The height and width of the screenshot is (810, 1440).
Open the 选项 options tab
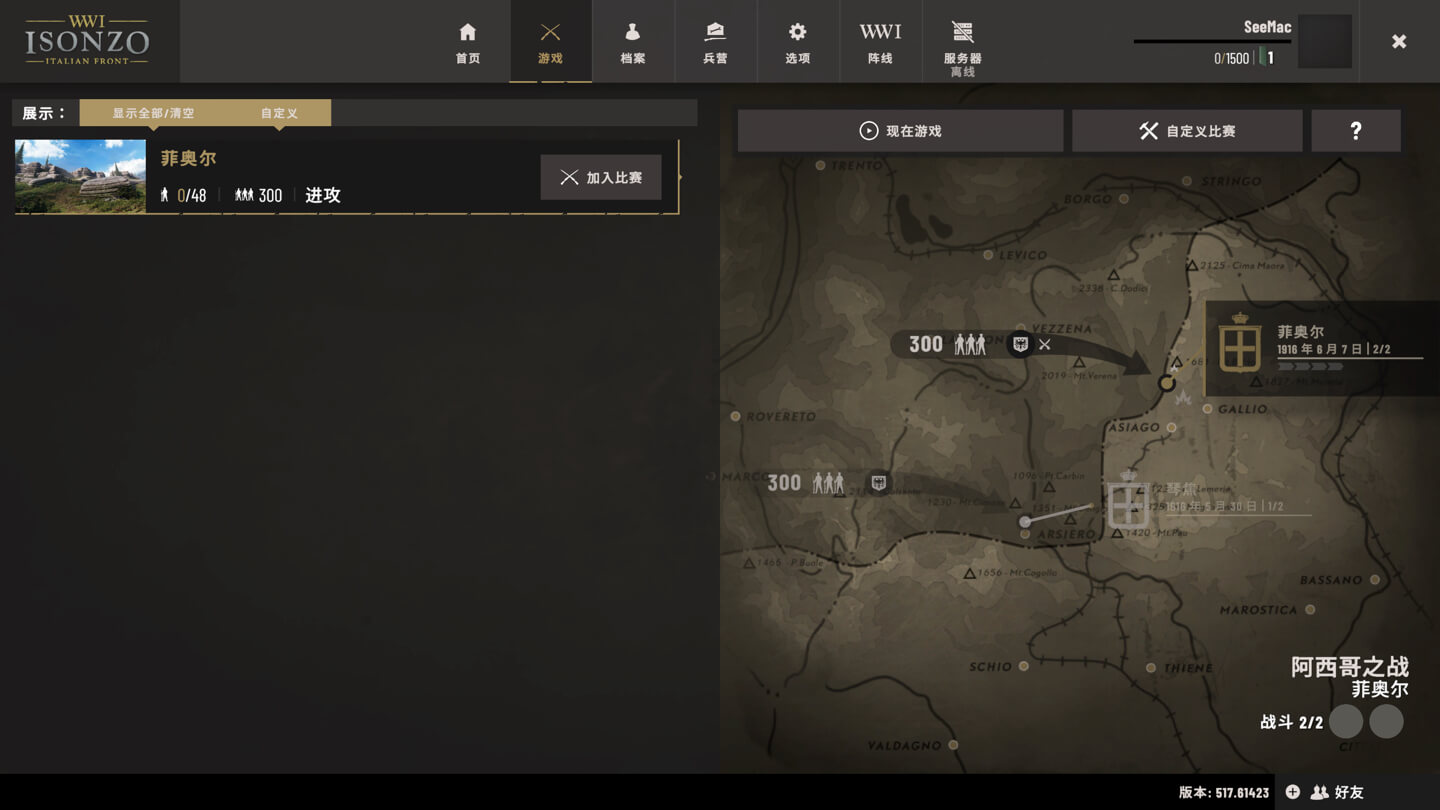(x=797, y=42)
